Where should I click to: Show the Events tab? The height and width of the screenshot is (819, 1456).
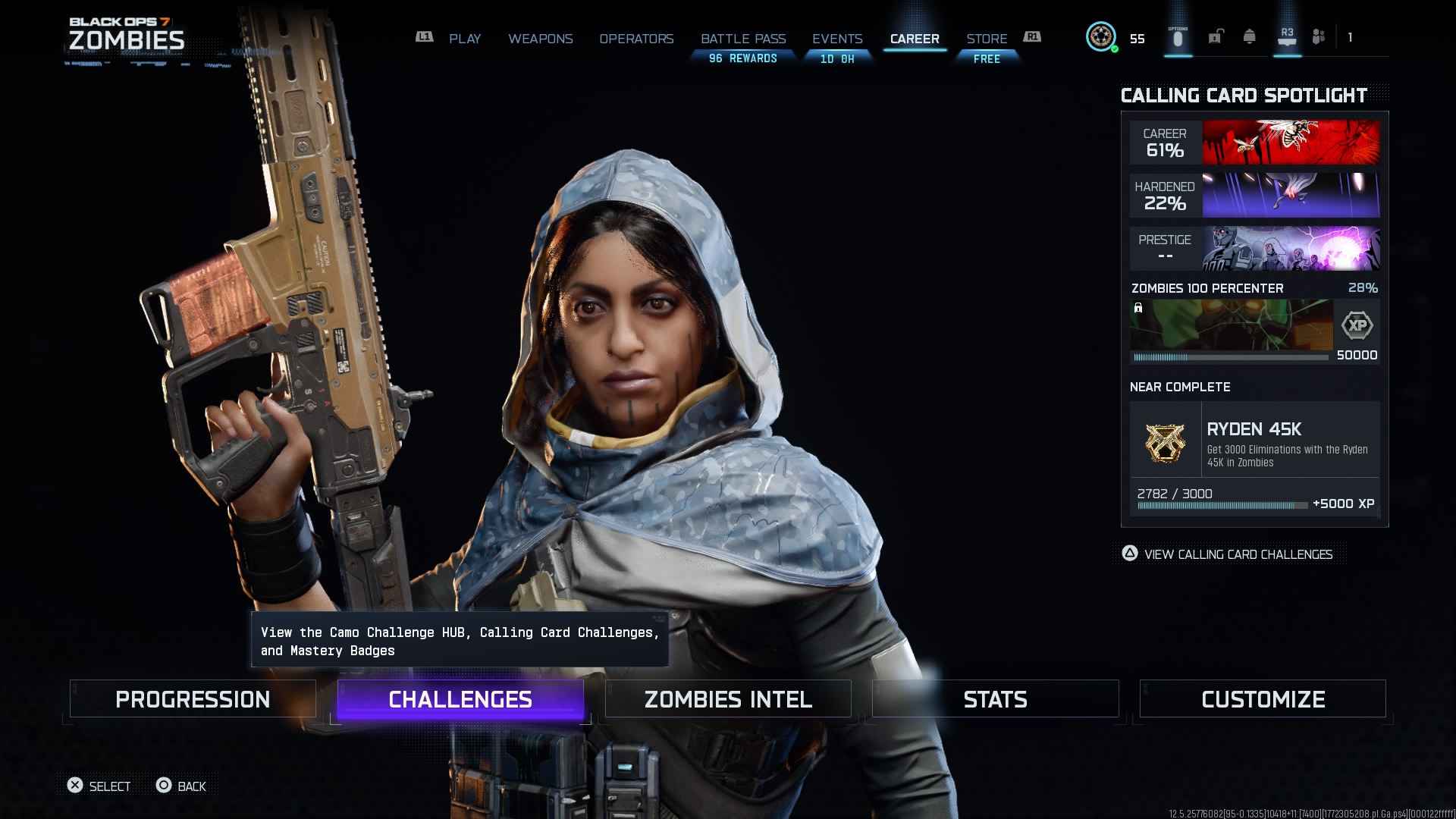coord(837,39)
